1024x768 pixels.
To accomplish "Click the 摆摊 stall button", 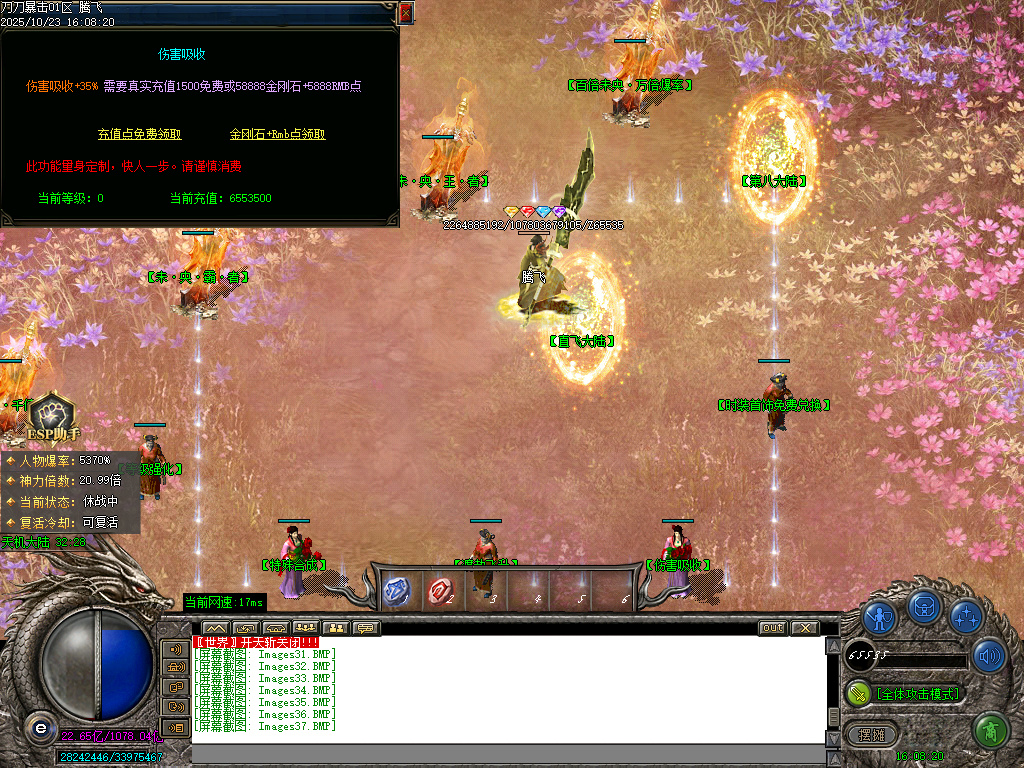I will tap(871, 735).
